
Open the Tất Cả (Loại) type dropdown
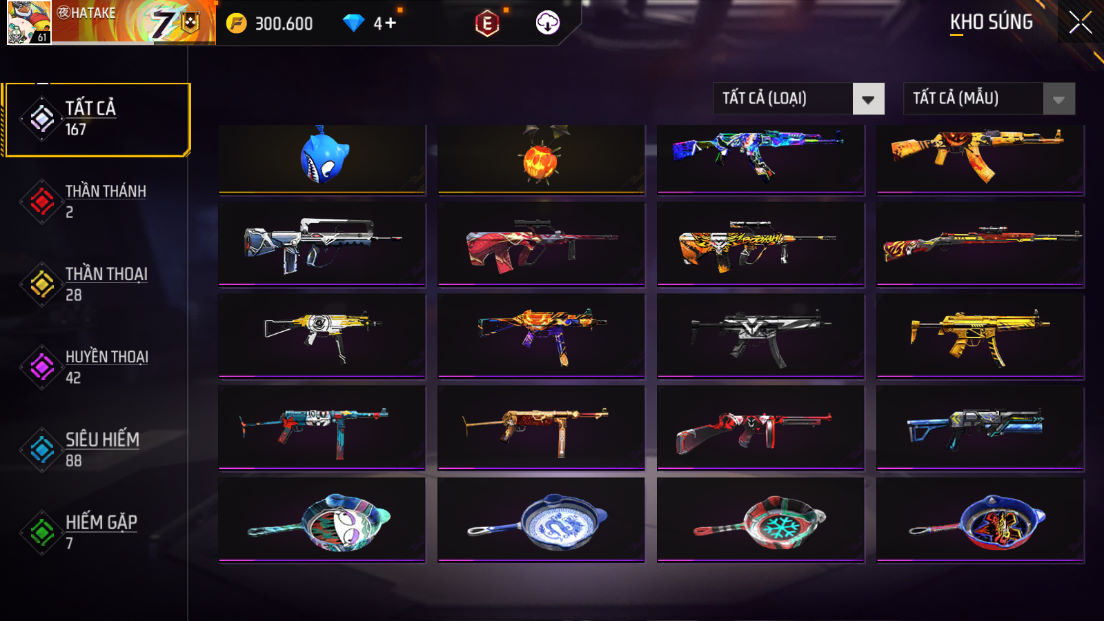click(x=798, y=98)
